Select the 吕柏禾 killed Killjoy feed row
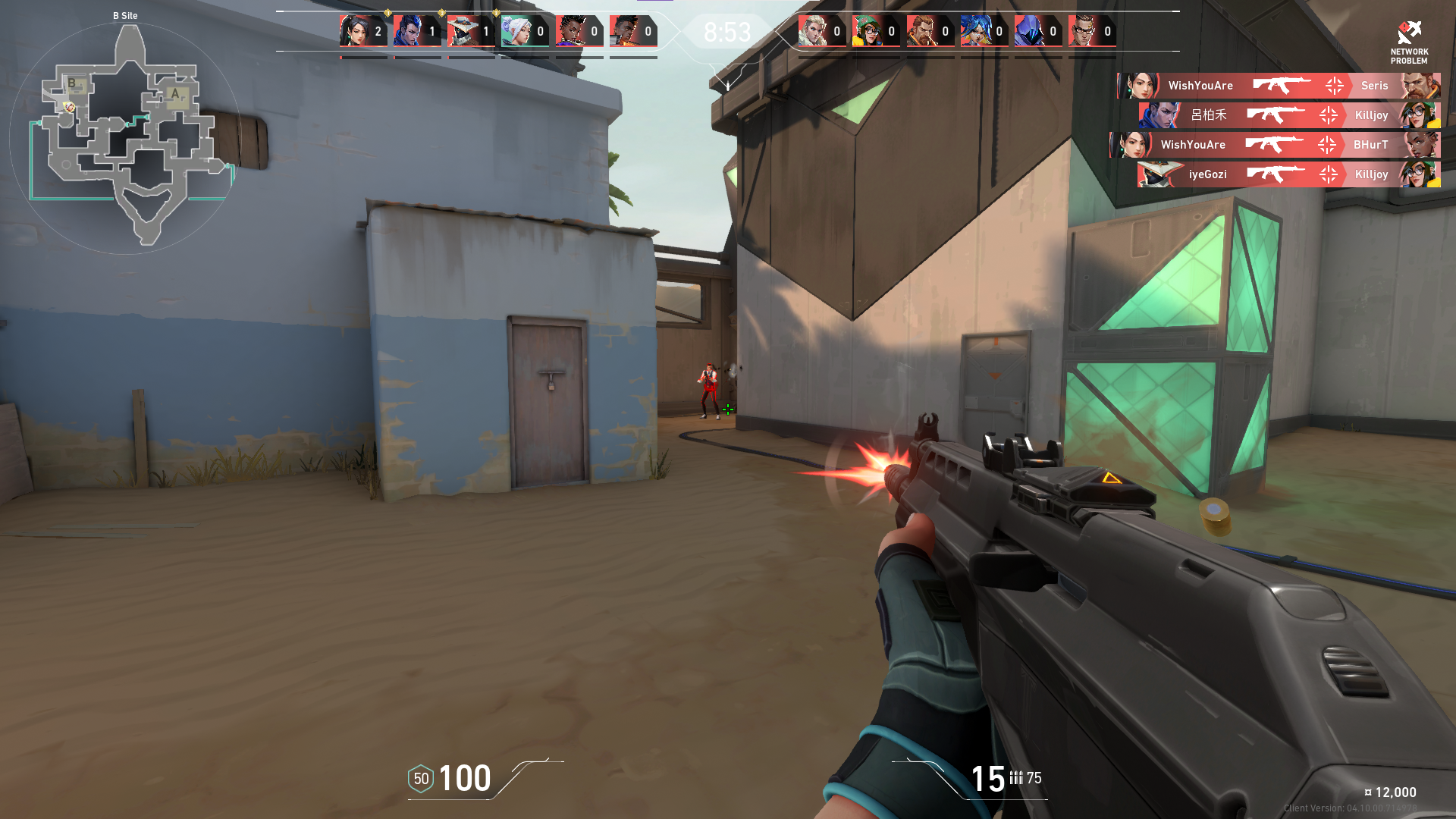 [1288, 115]
